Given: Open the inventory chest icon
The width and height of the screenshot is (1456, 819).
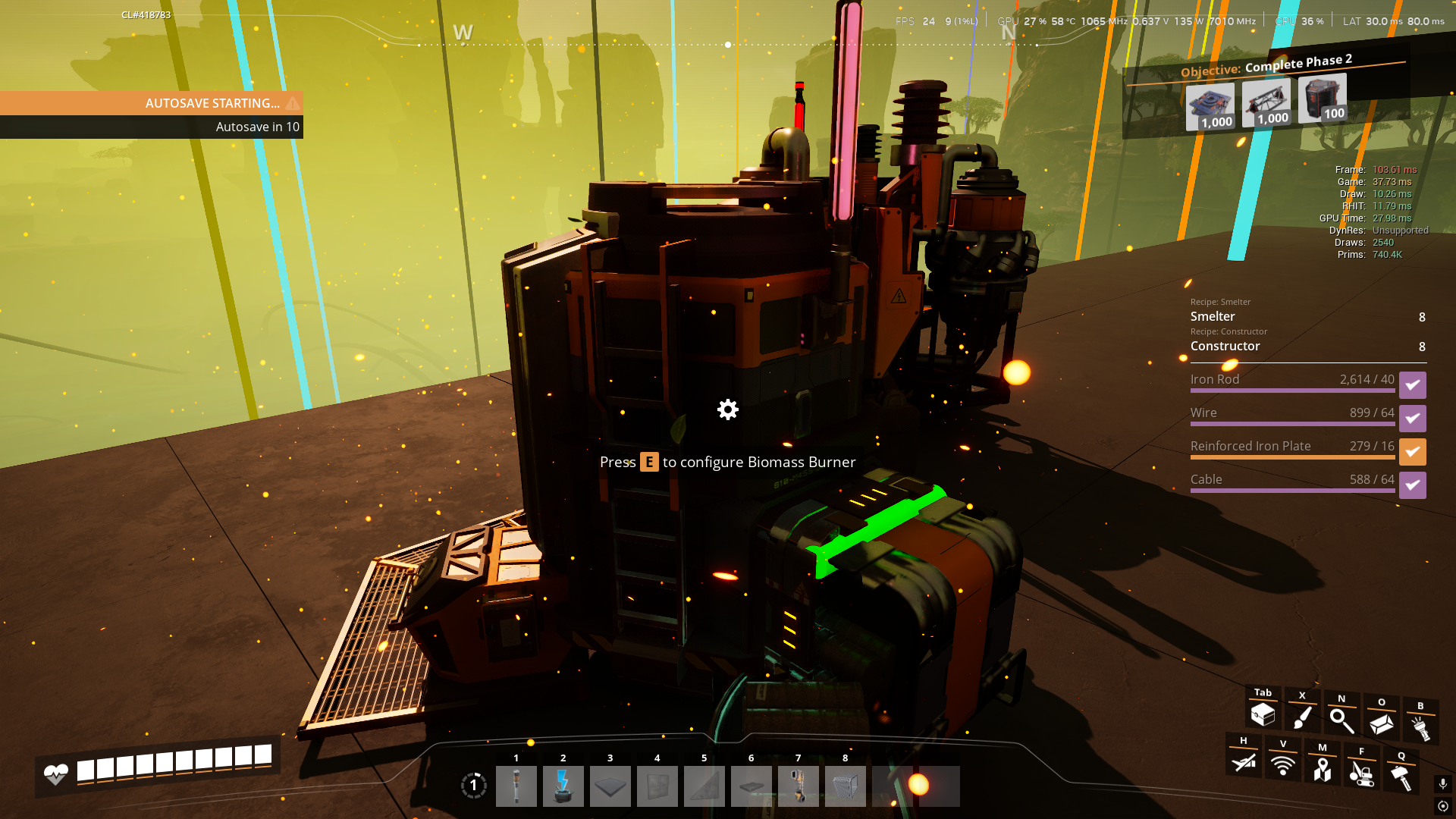Looking at the screenshot, I should click(1263, 714).
